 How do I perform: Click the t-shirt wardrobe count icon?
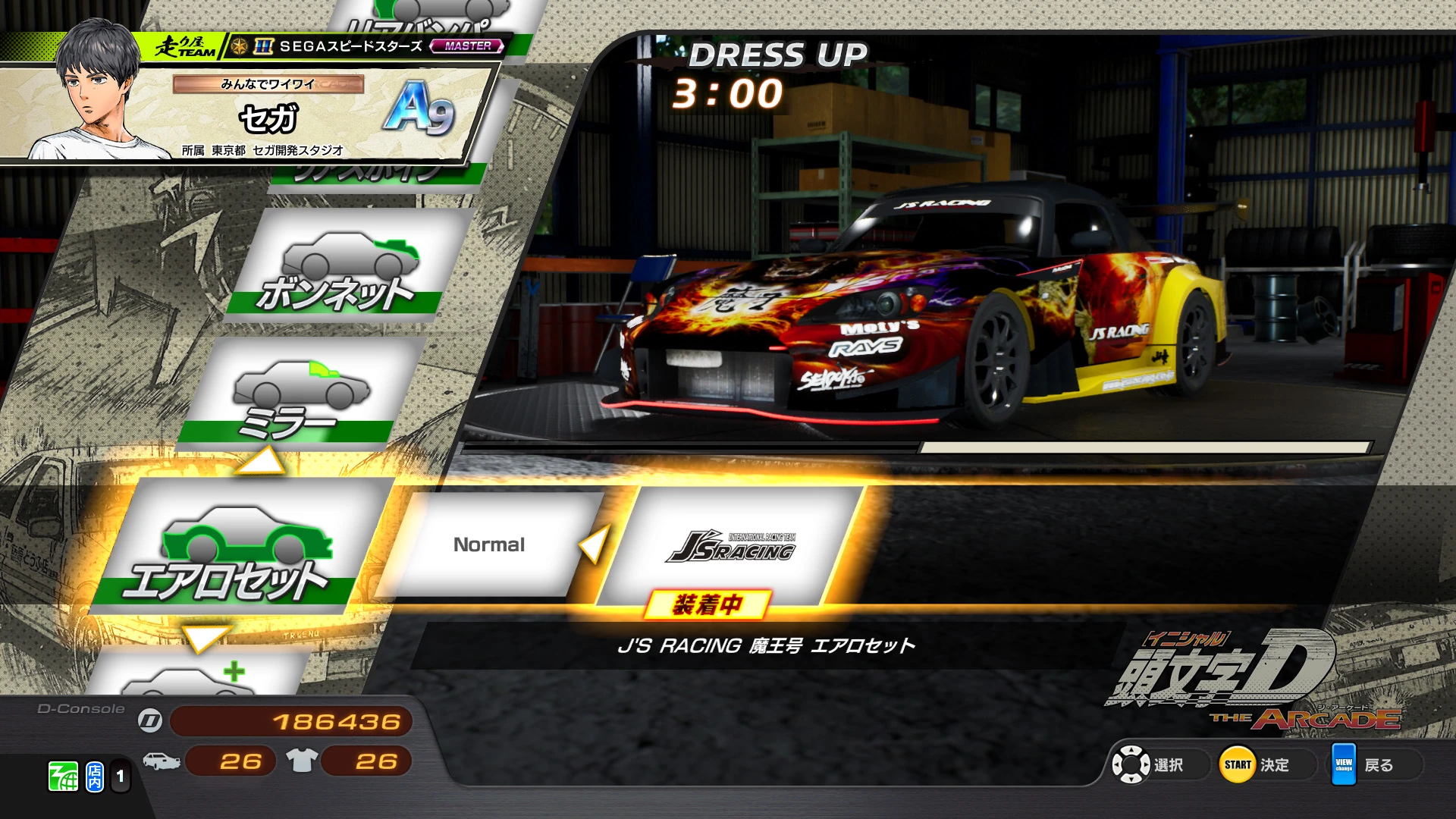click(303, 762)
